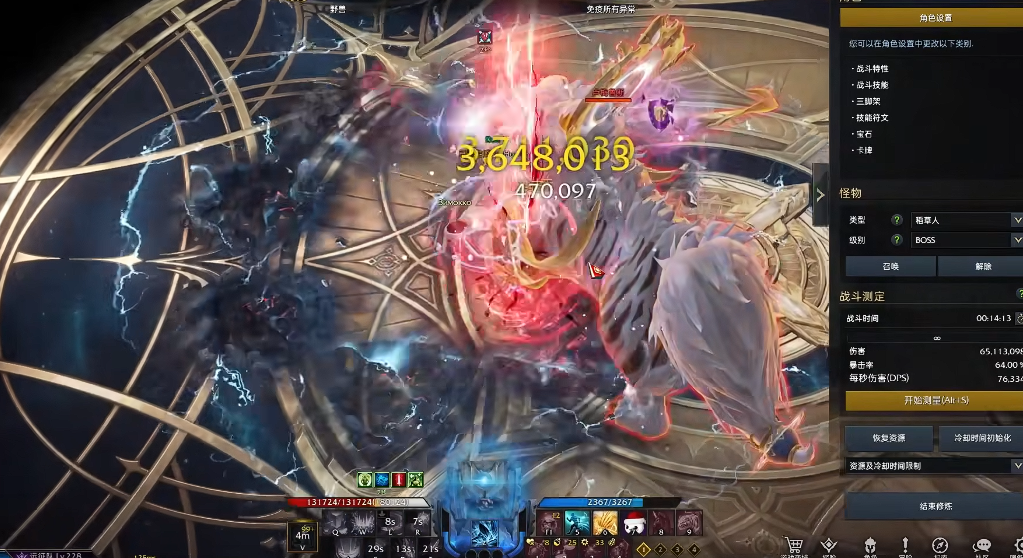Click the help icon beside 类型
1023x558 pixels.
(897, 219)
